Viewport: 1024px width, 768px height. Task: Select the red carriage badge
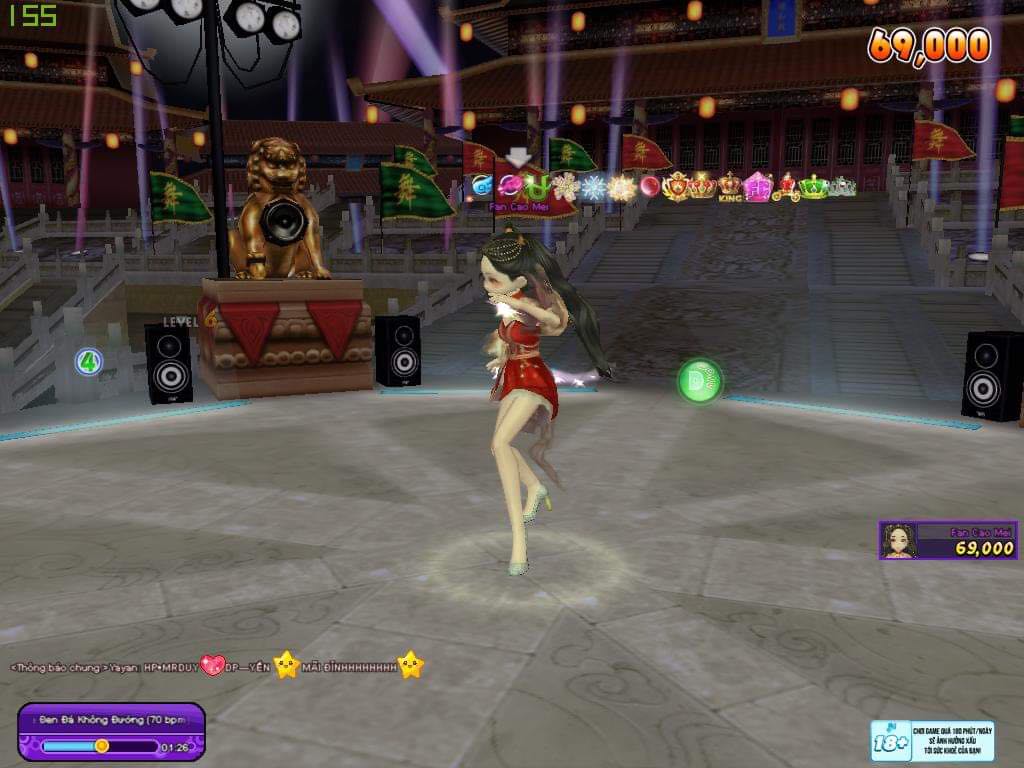click(x=786, y=187)
